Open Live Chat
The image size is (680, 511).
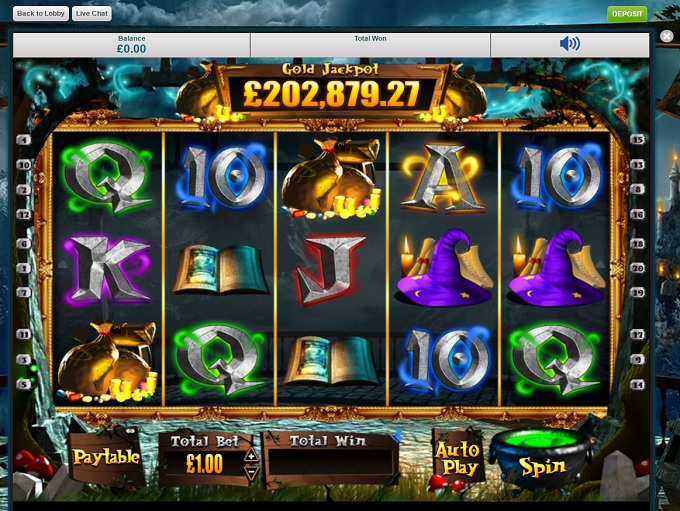[92, 14]
